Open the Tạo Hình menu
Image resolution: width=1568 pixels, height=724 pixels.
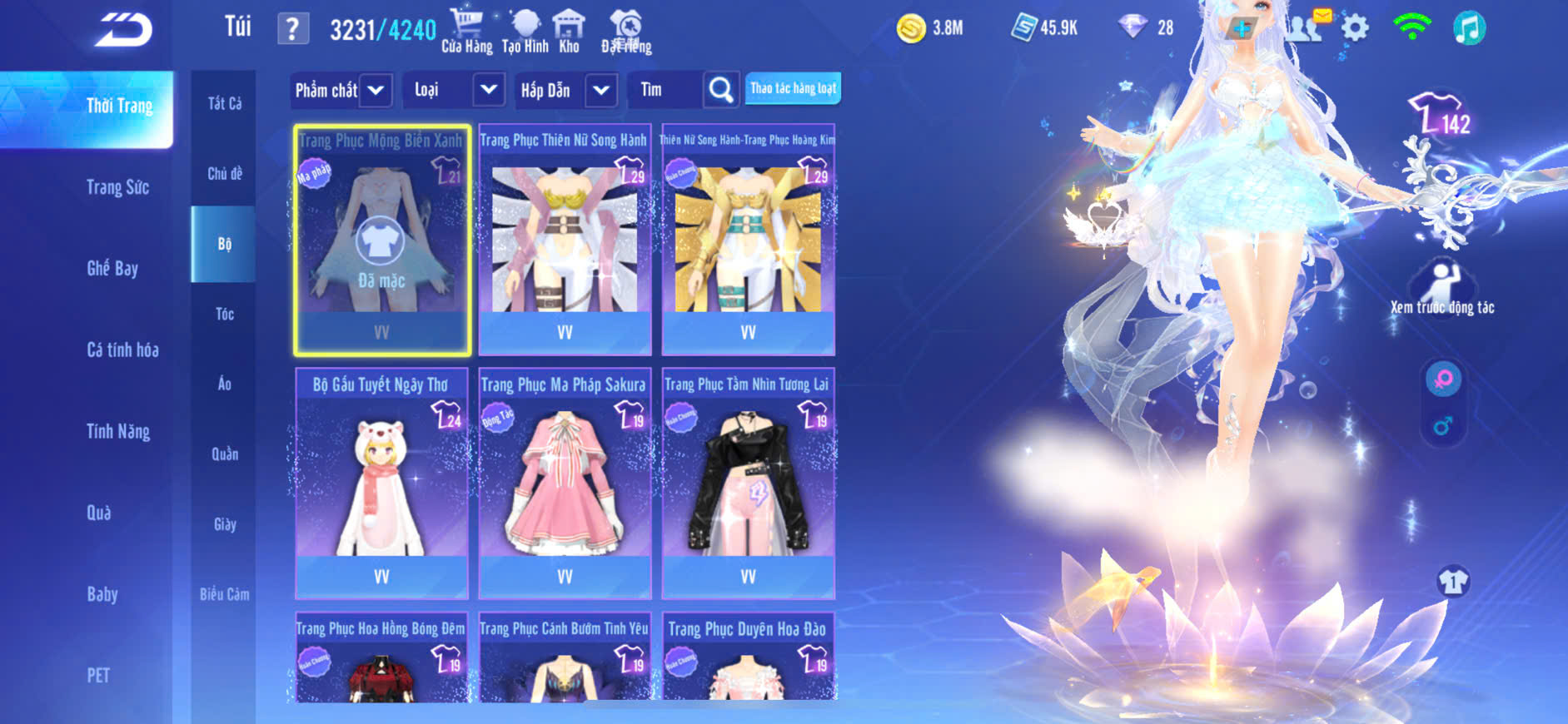pyautogui.click(x=525, y=31)
